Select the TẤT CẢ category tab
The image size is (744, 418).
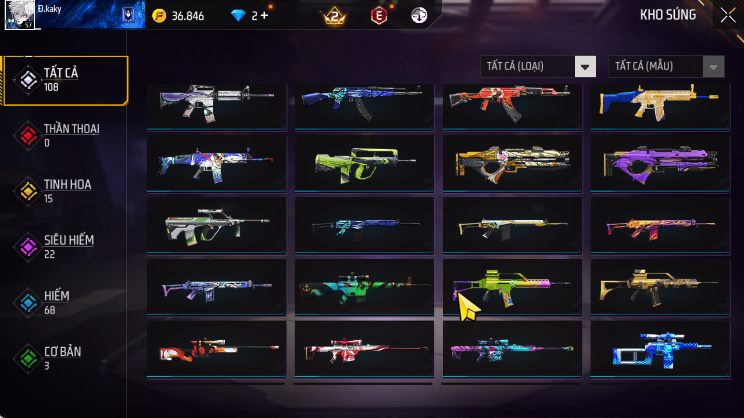pyautogui.click(x=65, y=80)
